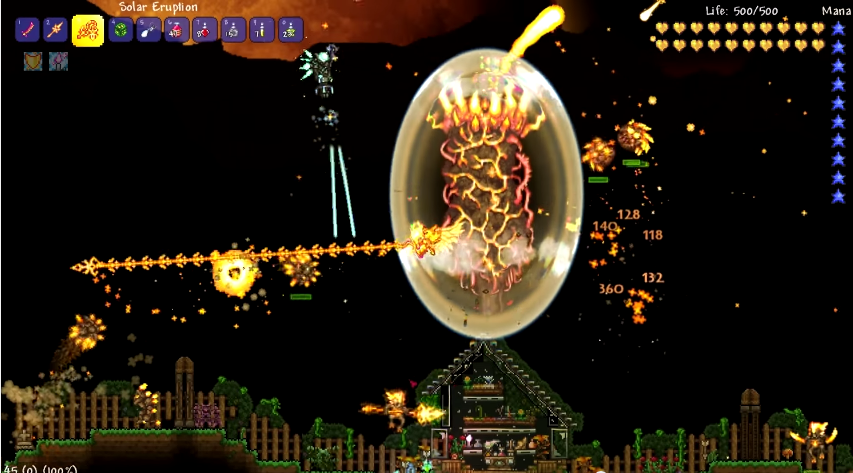The image size is (853, 473).
Task: Choose the Solar Eruption hotbar slot
Action: [x=87, y=30]
